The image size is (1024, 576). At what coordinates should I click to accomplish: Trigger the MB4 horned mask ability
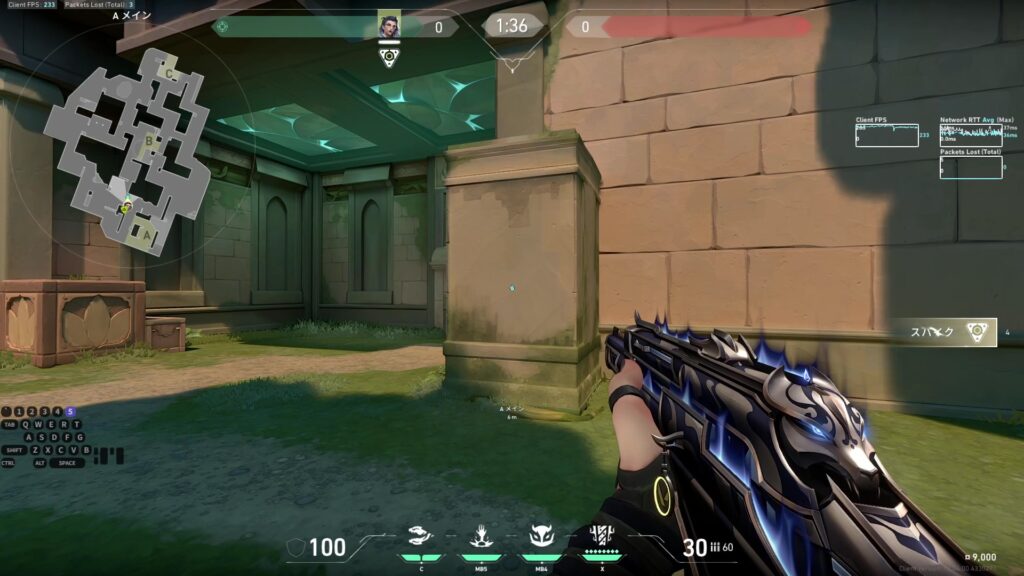541,537
